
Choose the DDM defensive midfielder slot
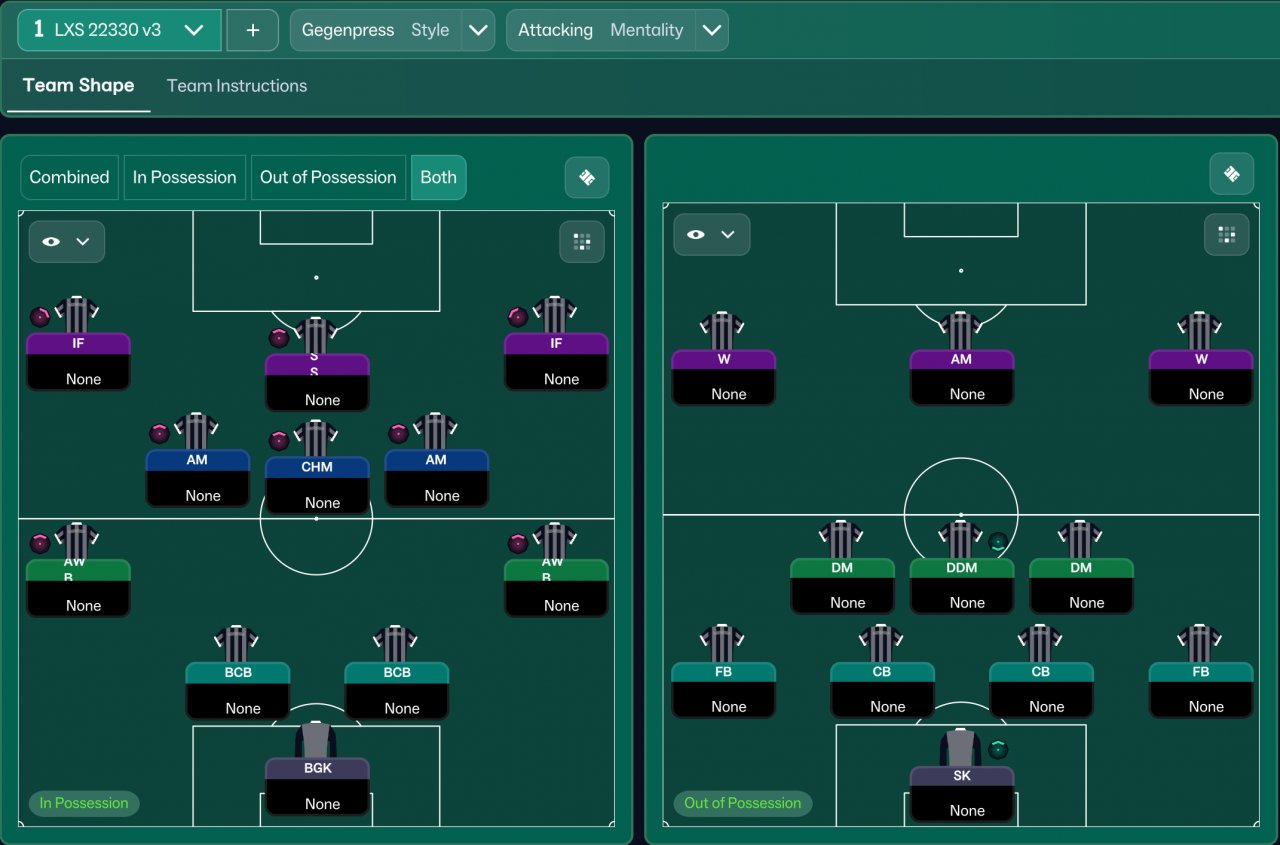click(x=961, y=584)
